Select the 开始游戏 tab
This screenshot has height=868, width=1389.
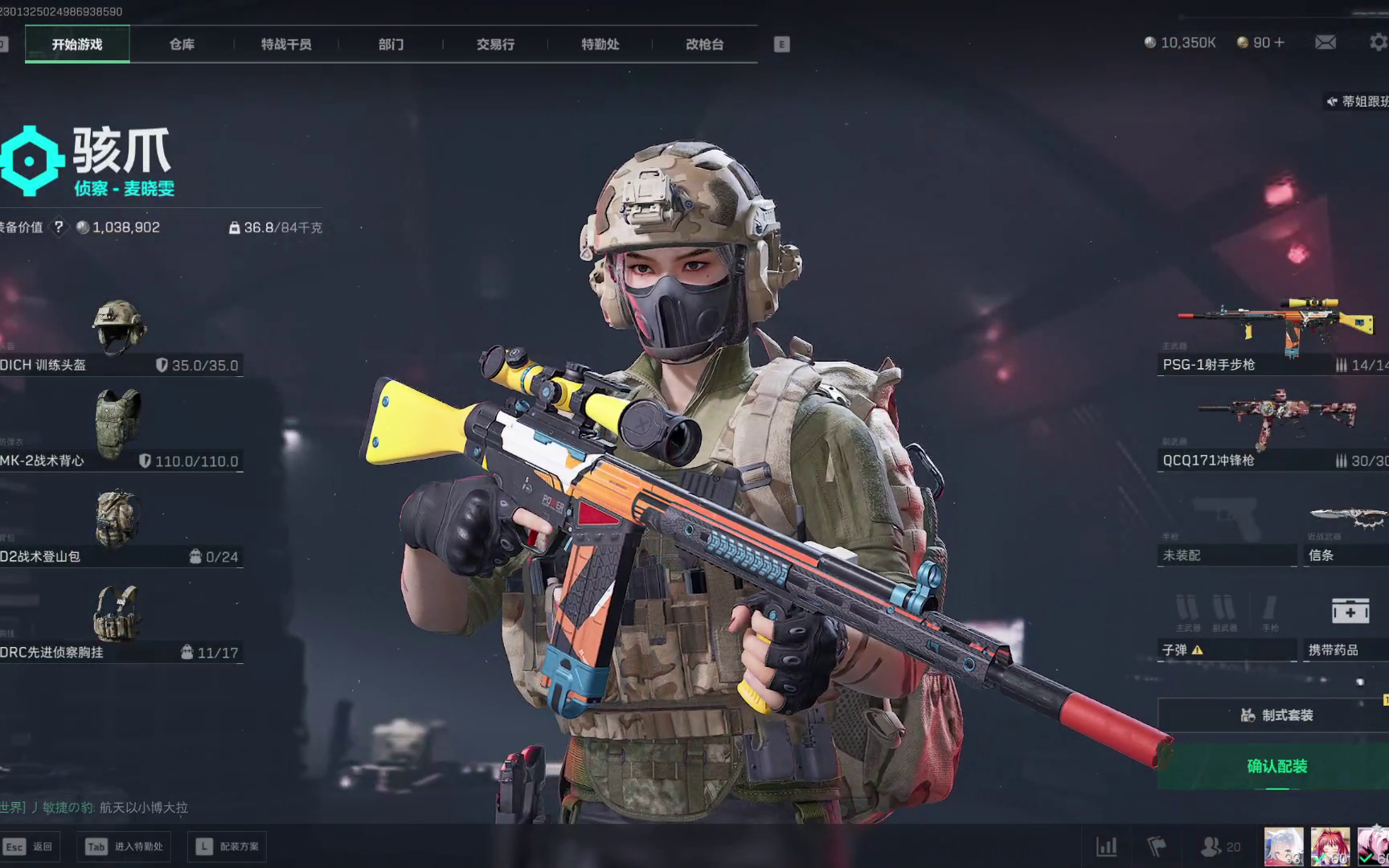tap(77, 44)
